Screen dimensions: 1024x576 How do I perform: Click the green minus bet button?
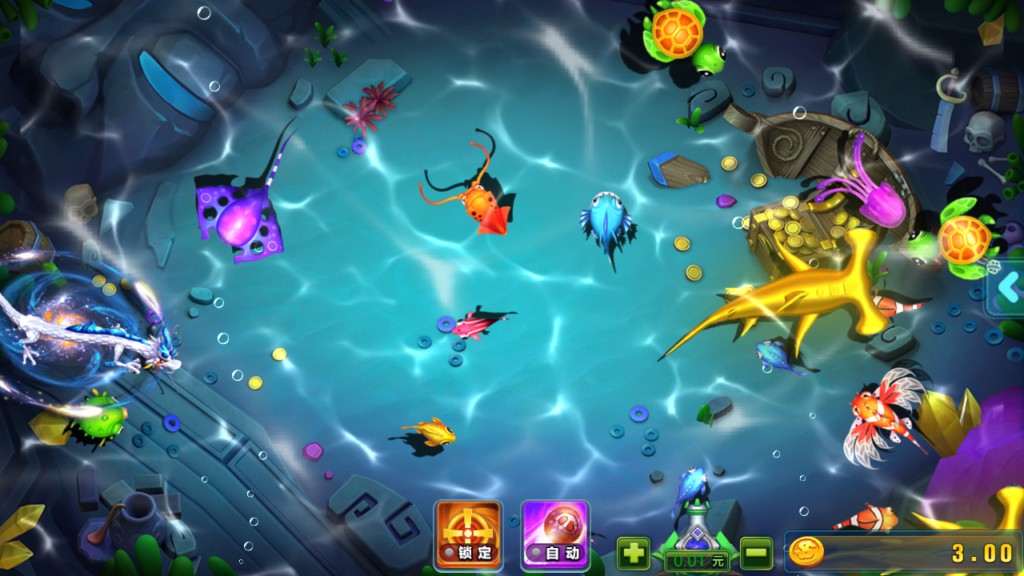point(756,552)
